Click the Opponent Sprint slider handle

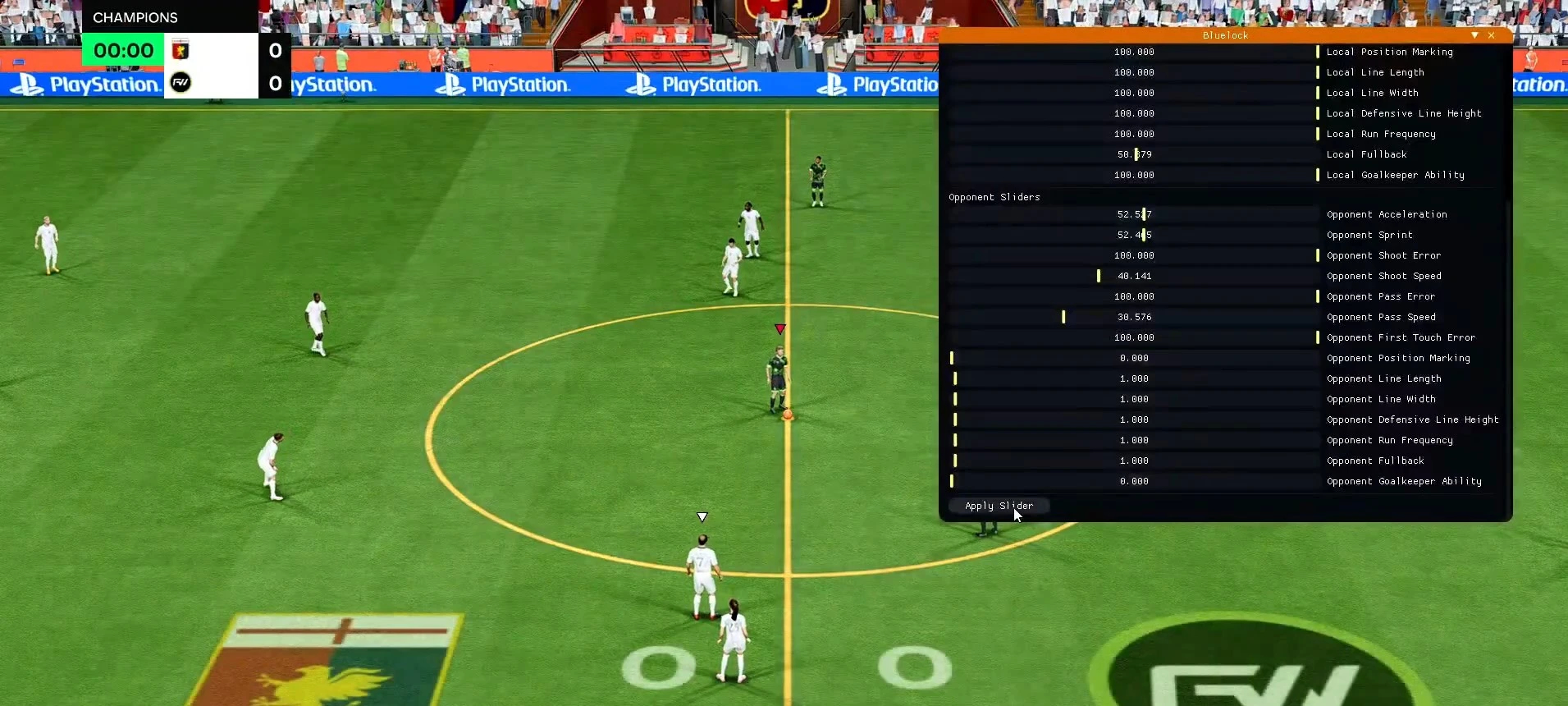coord(1142,235)
